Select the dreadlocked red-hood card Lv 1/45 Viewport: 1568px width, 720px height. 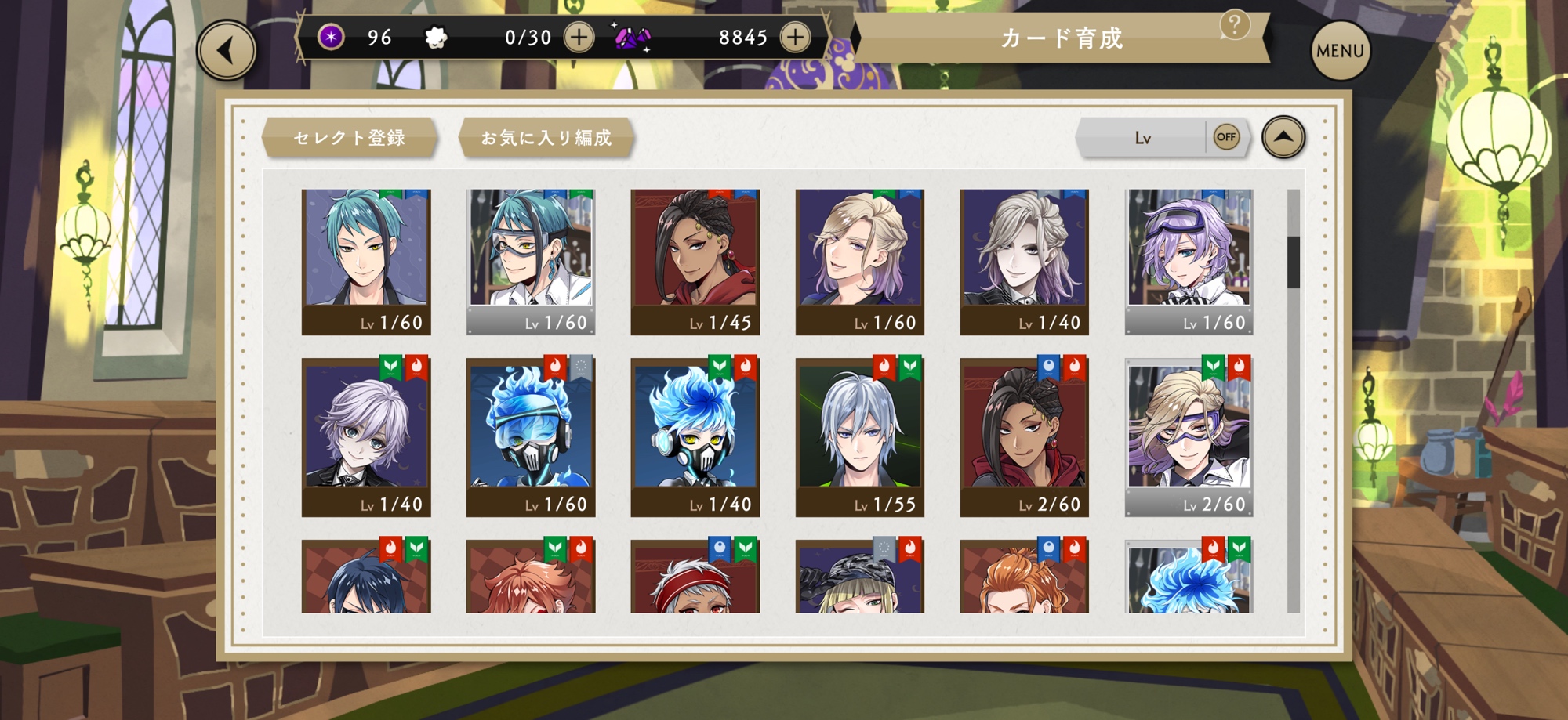point(695,261)
